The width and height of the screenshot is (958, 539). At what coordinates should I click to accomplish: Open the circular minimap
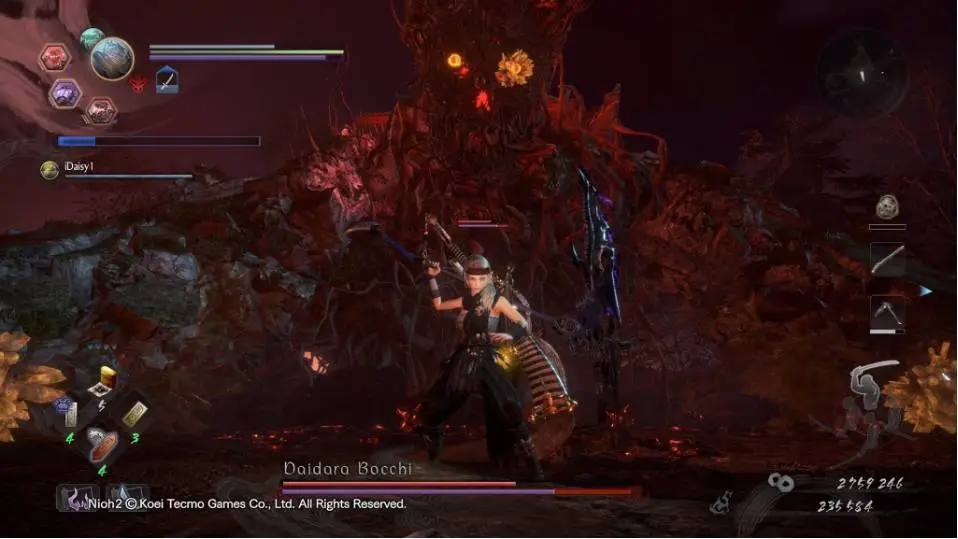pyautogui.click(x=861, y=71)
